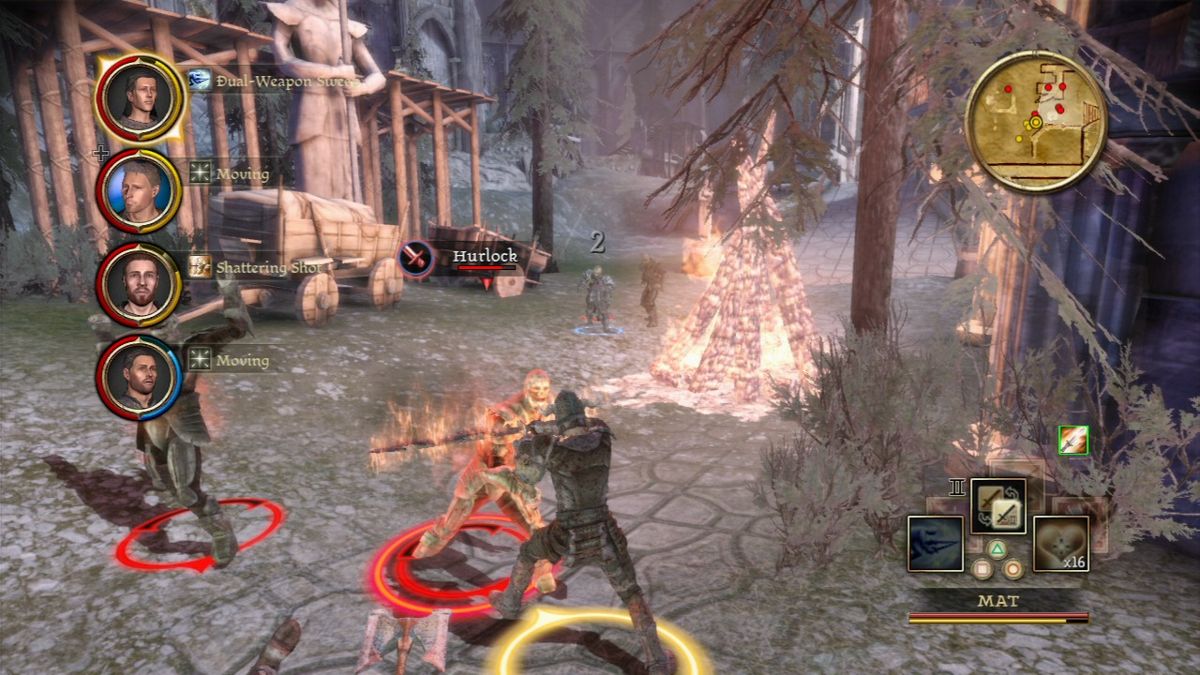This screenshot has height=675, width=1200.
Task: Click the Dual-Weapon Sweep action icon
Action: point(200,81)
